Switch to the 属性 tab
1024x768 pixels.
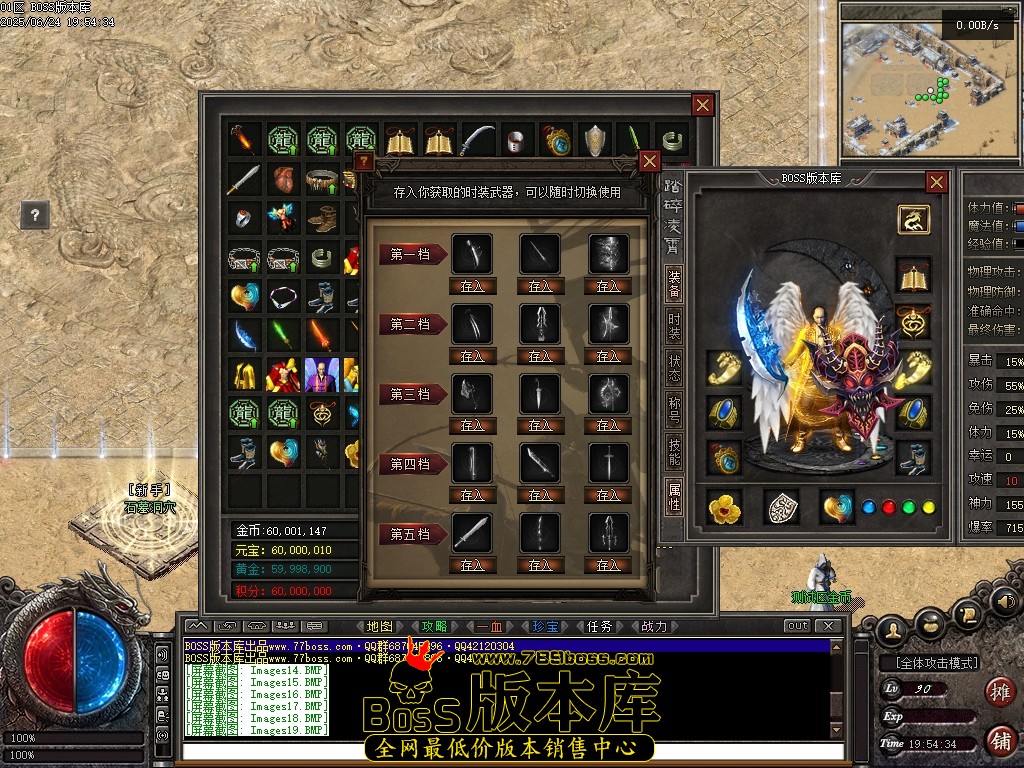(x=675, y=494)
